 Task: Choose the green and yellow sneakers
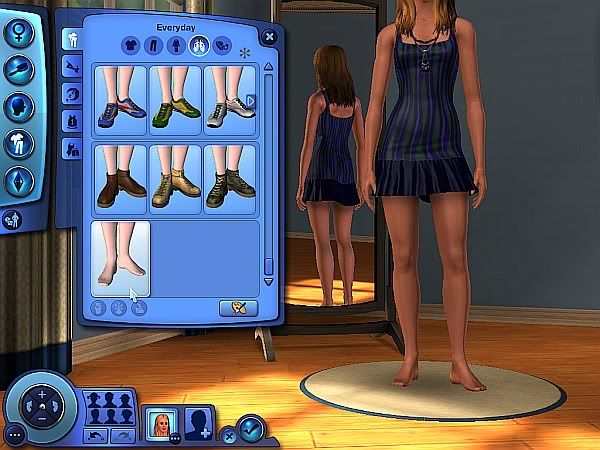[176, 99]
